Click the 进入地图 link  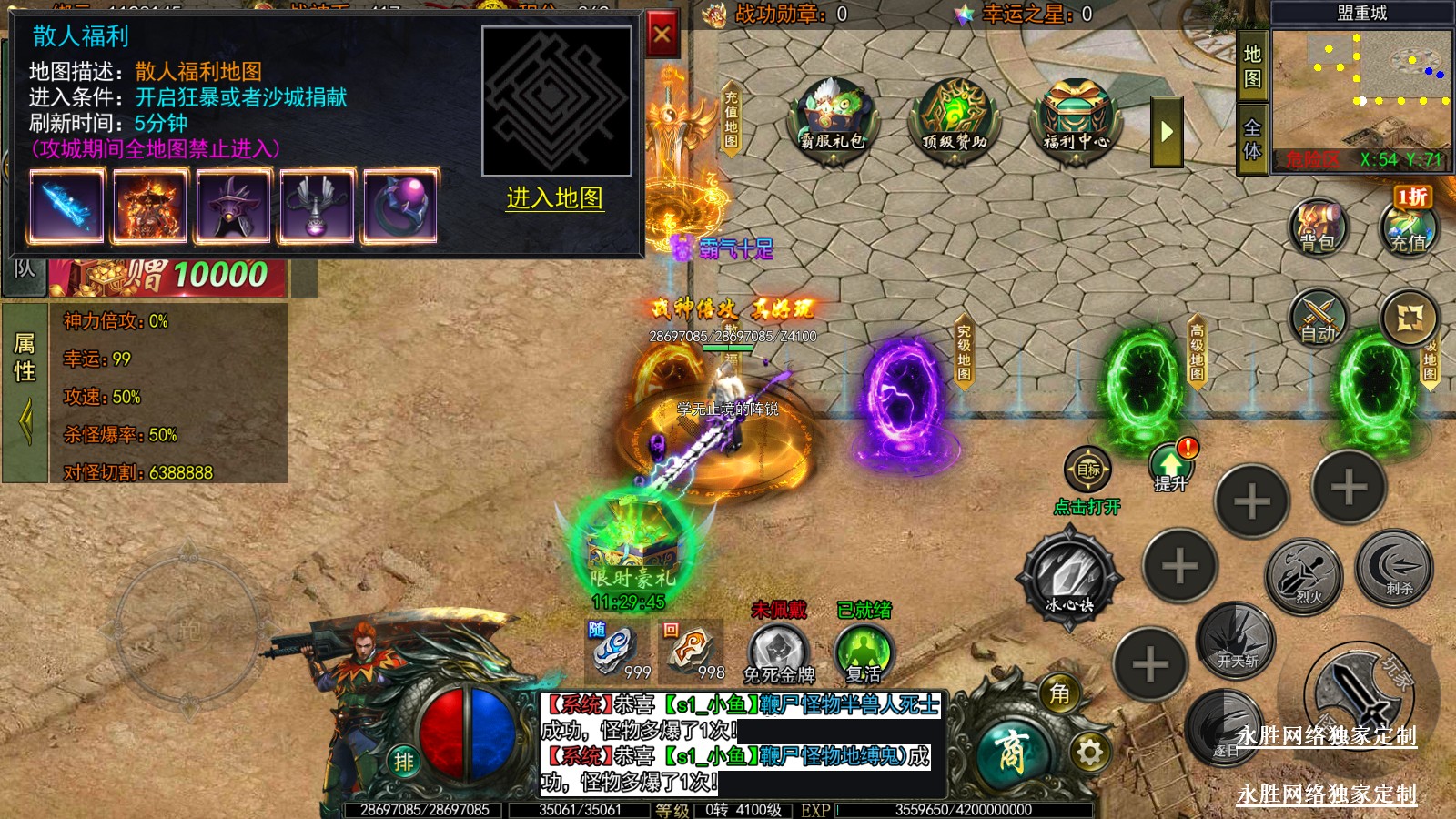point(554,198)
